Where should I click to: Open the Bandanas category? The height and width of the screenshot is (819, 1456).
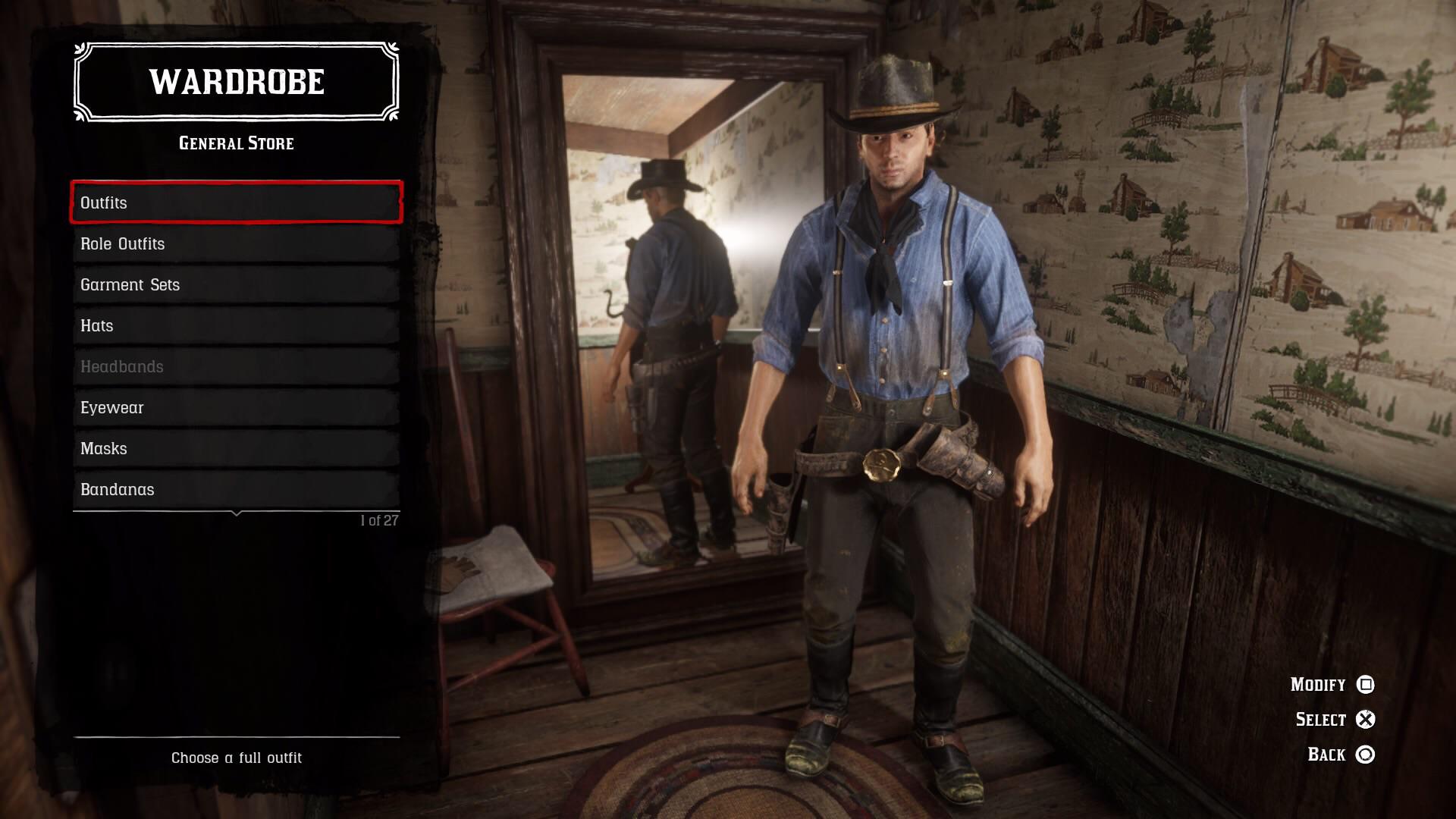click(x=235, y=489)
